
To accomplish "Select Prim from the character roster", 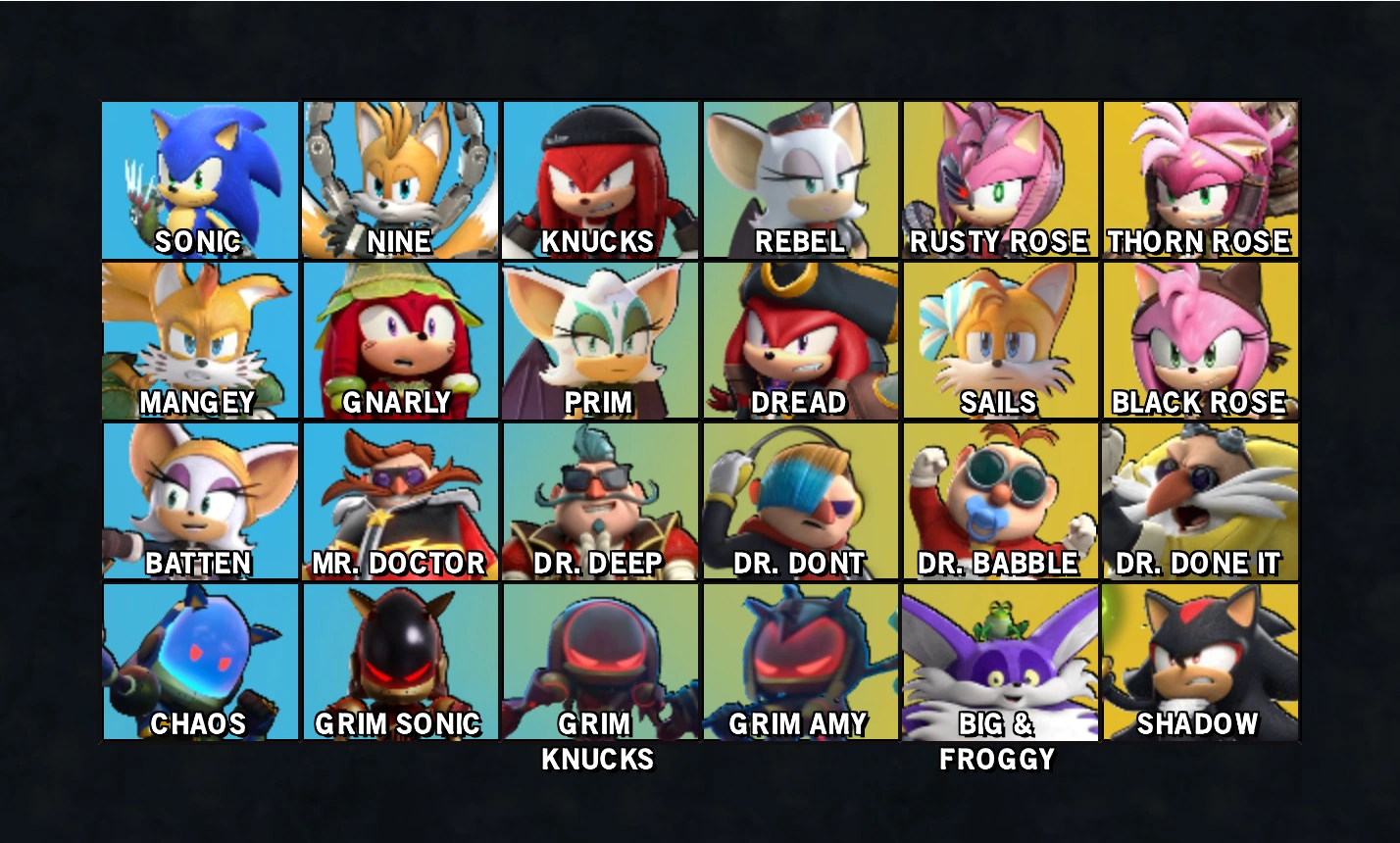I will [600, 340].
